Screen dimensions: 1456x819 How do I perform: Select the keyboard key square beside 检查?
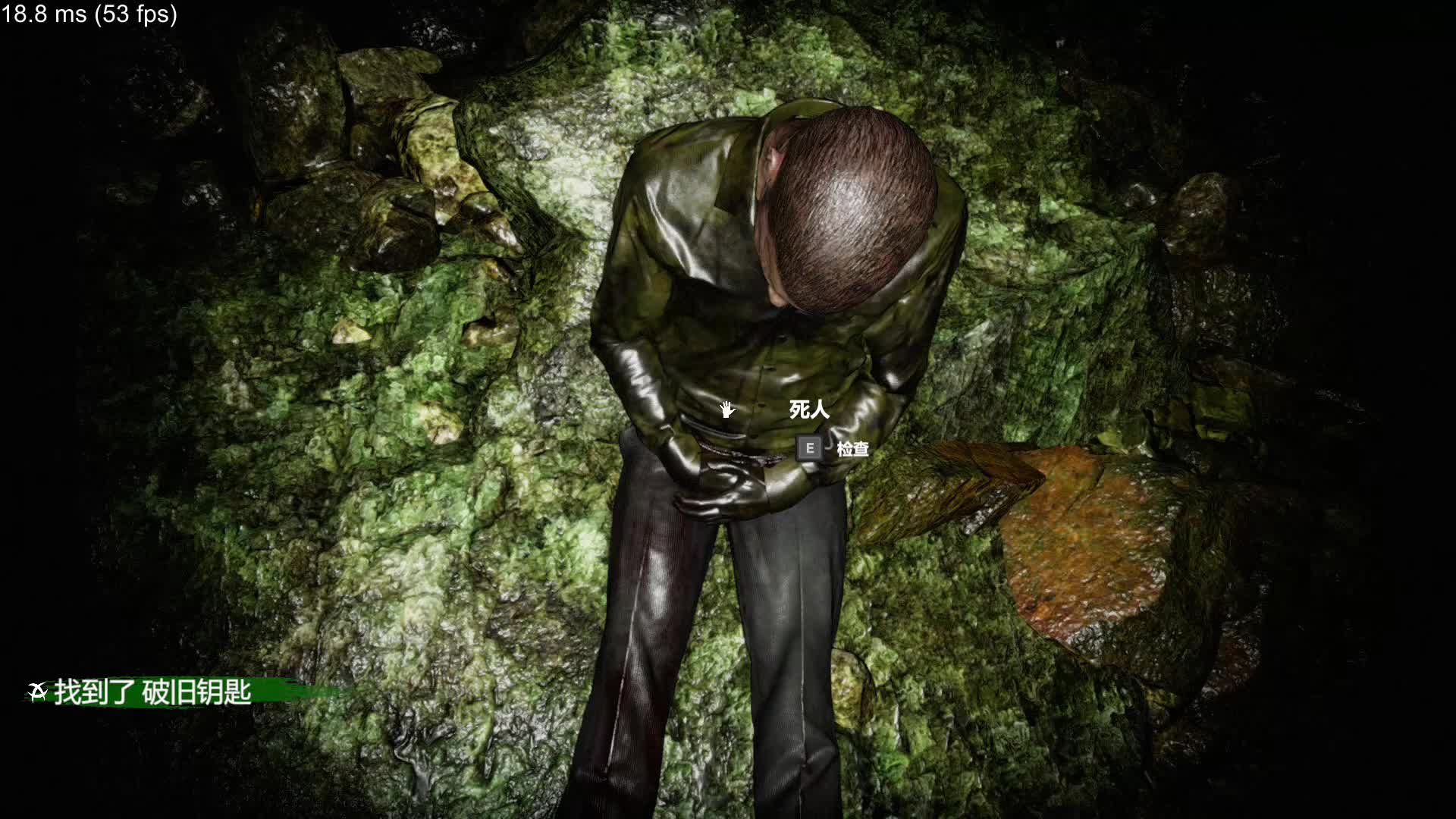[x=809, y=448]
